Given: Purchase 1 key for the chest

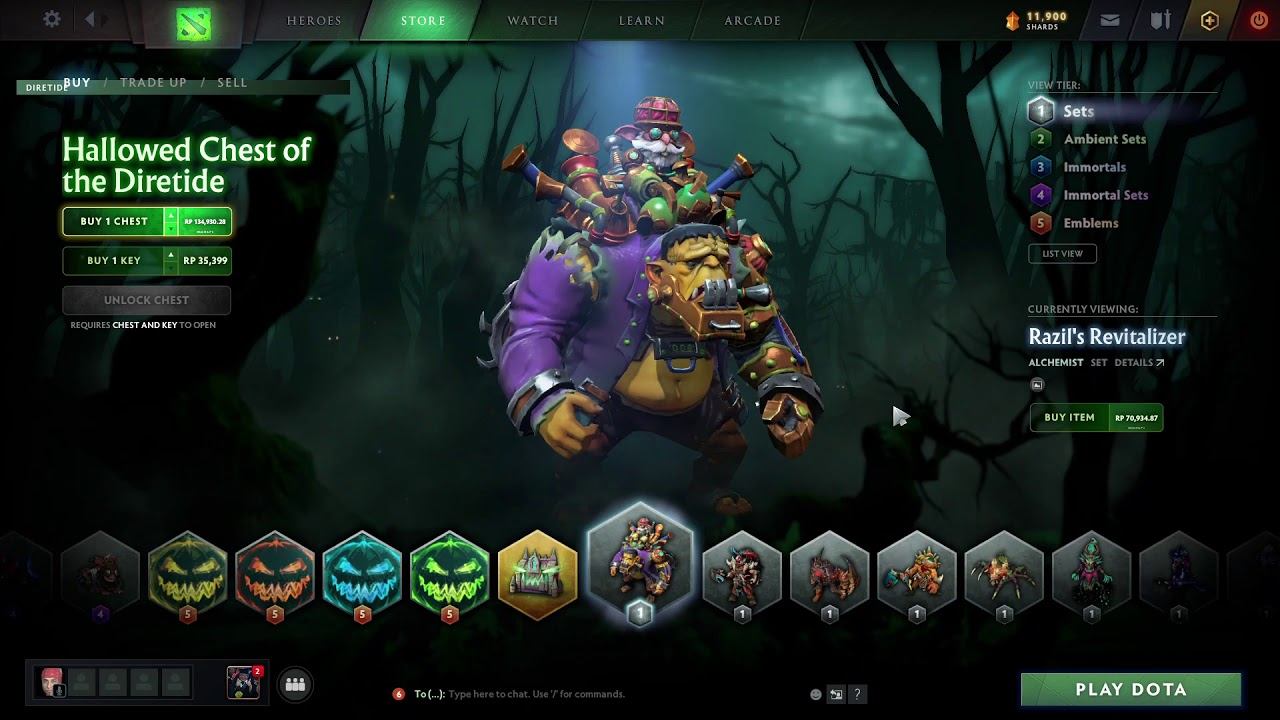Looking at the screenshot, I should (x=114, y=261).
